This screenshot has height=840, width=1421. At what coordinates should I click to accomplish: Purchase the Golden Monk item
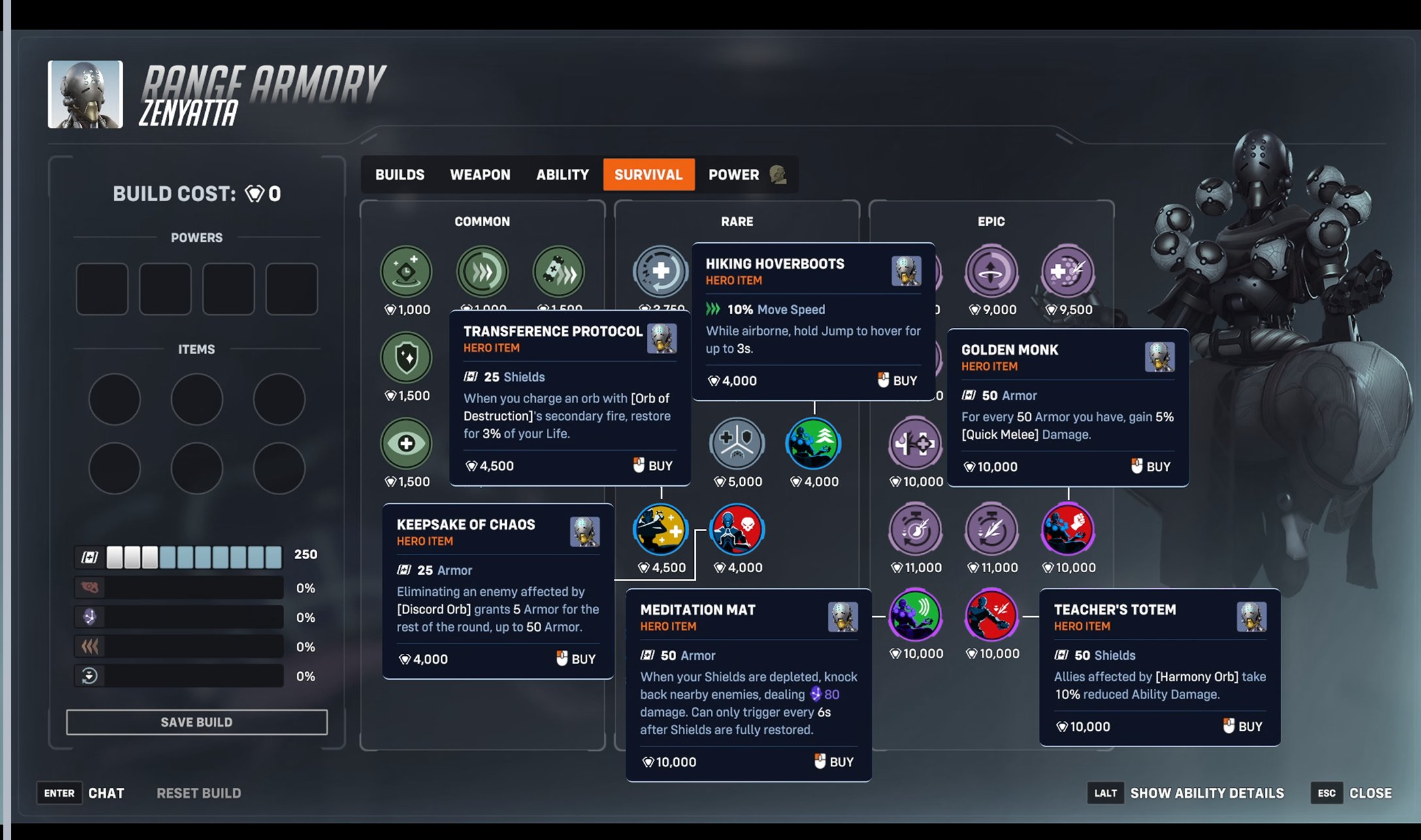tap(1151, 466)
